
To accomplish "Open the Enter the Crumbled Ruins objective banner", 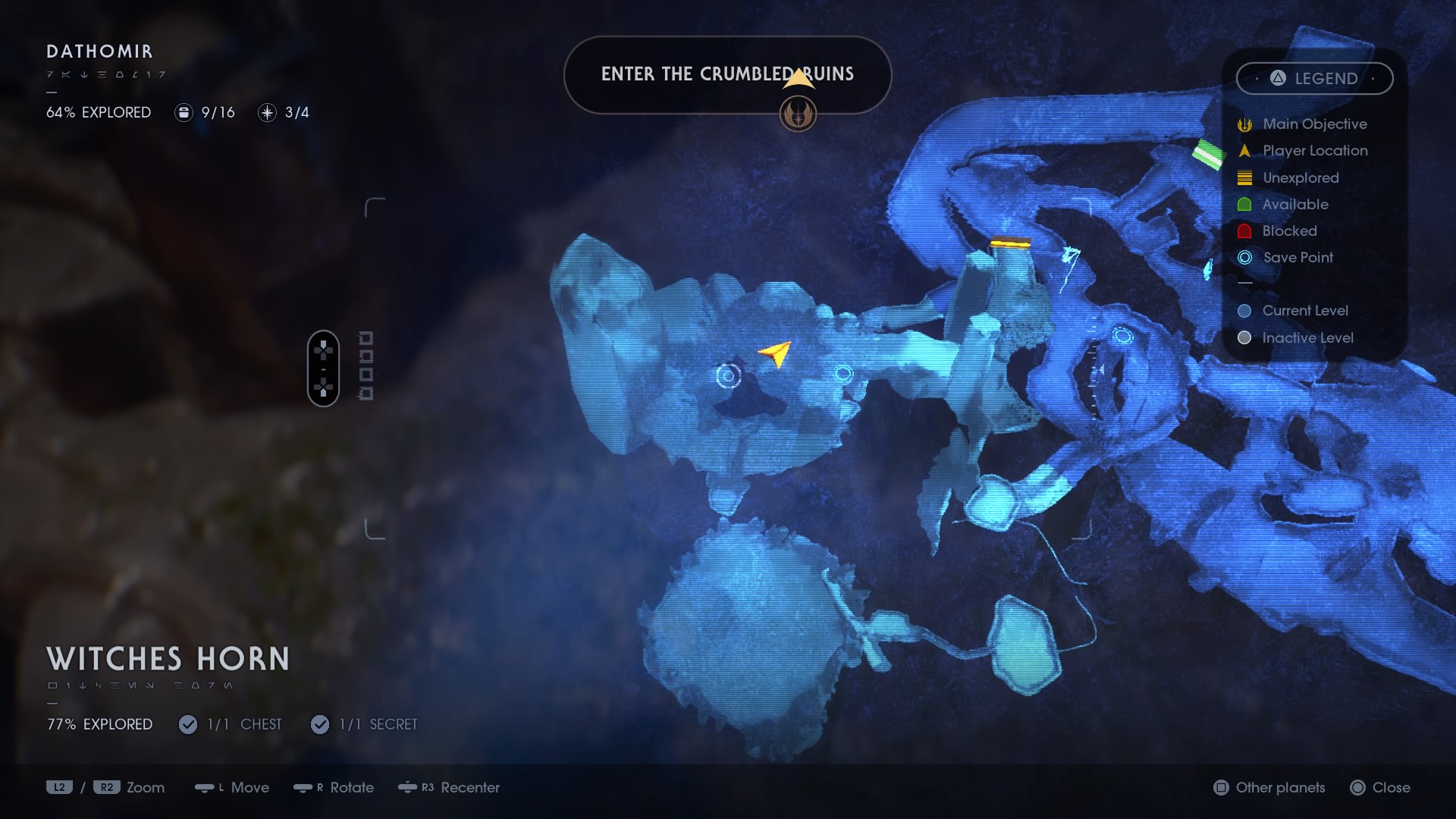I will pos(726,74).
